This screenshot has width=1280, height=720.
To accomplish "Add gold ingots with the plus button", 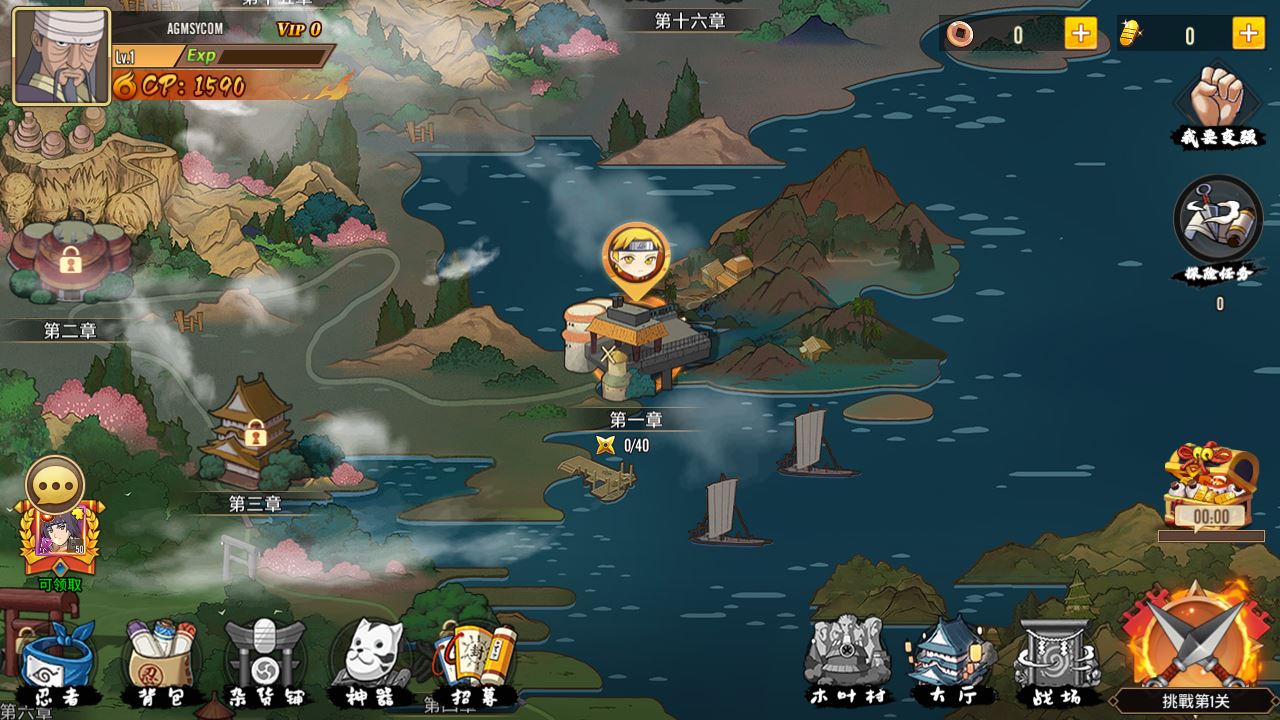I will (x=1248, y=34).
